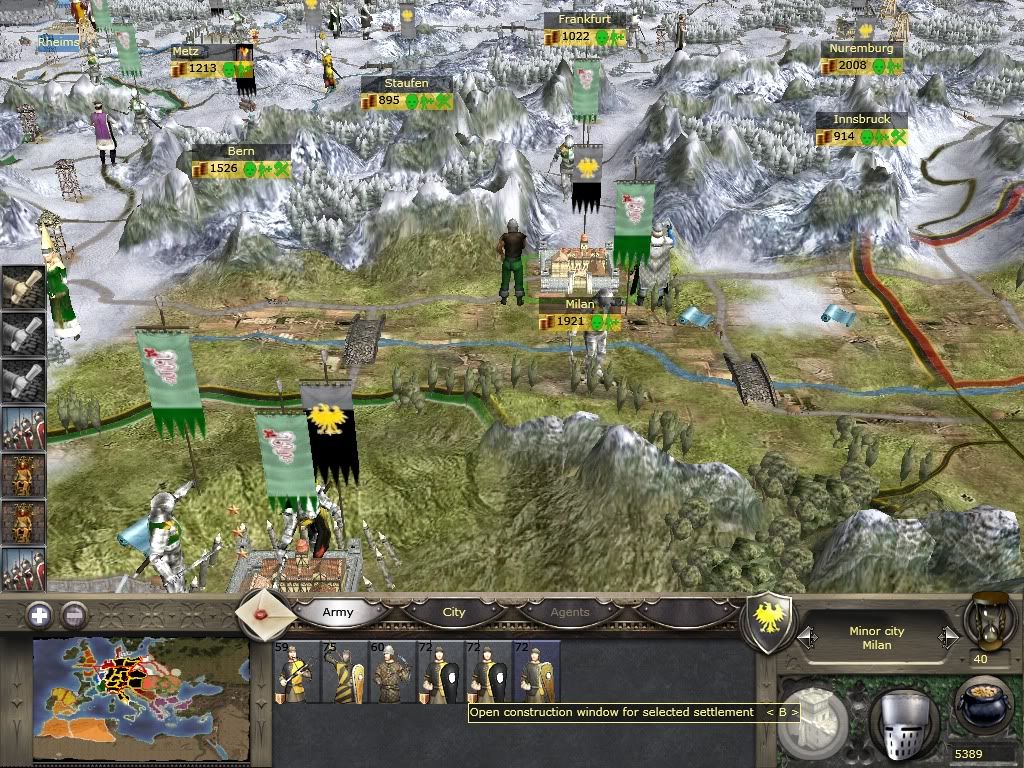The image size is (1024, 768).
Task: Switch to the Army tab
Action: 338,612
